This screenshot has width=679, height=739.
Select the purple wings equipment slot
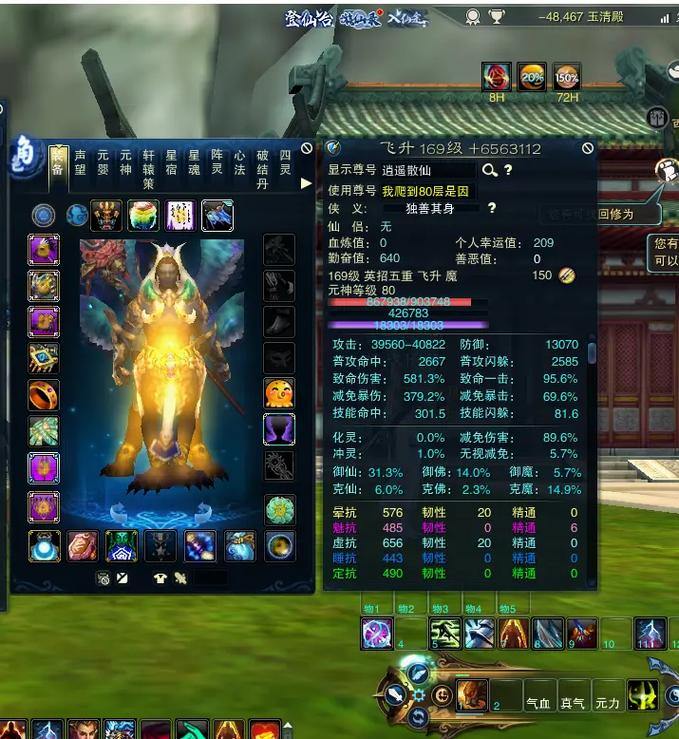[279, 430]
